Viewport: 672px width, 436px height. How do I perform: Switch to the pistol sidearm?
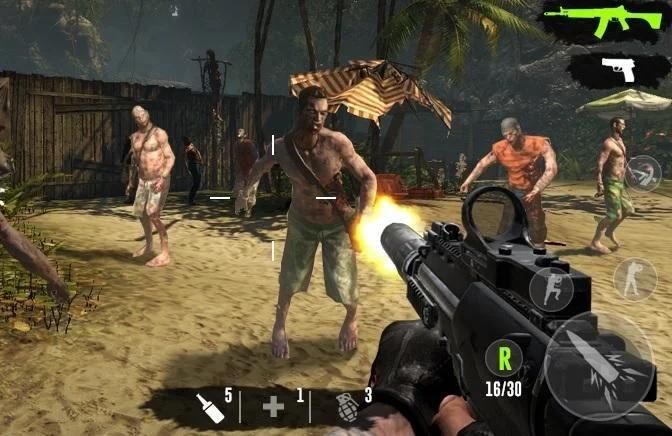619,70
